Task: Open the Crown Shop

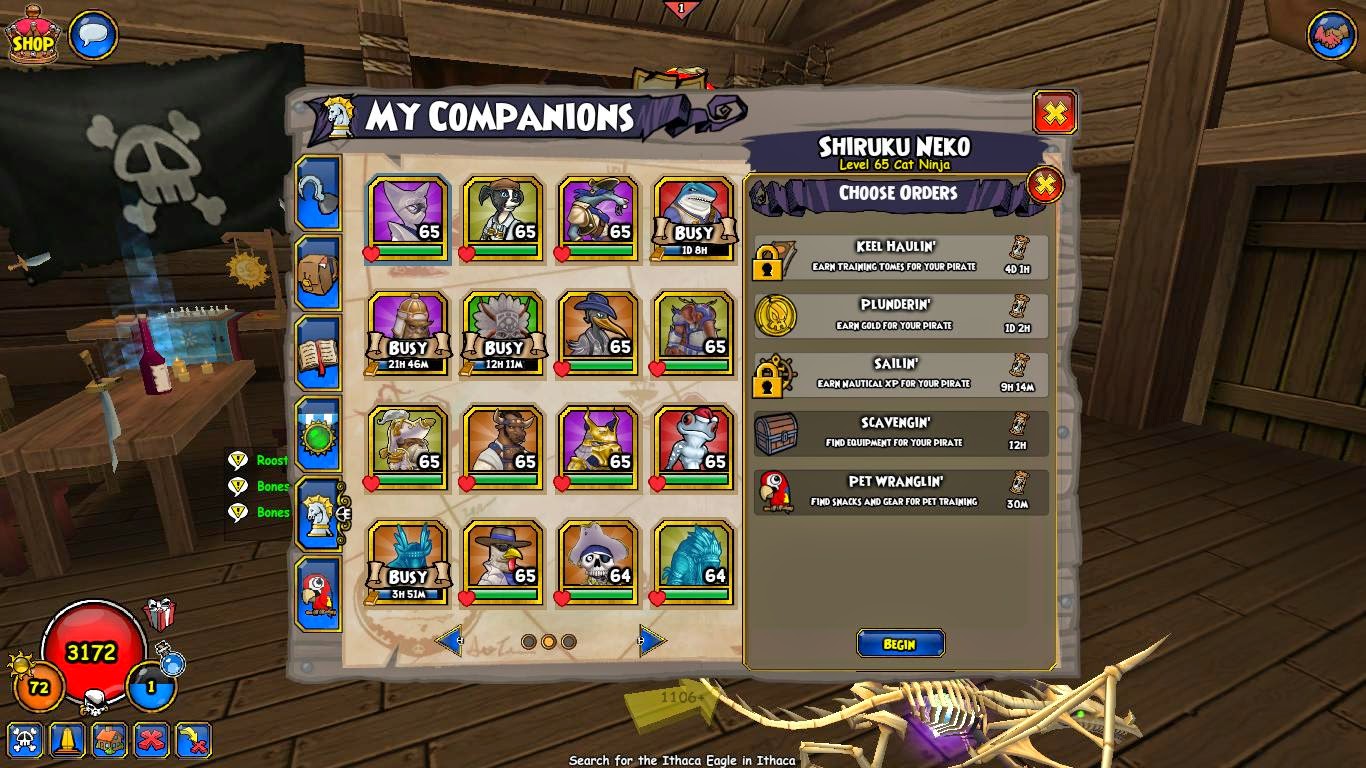Action: 32,37
